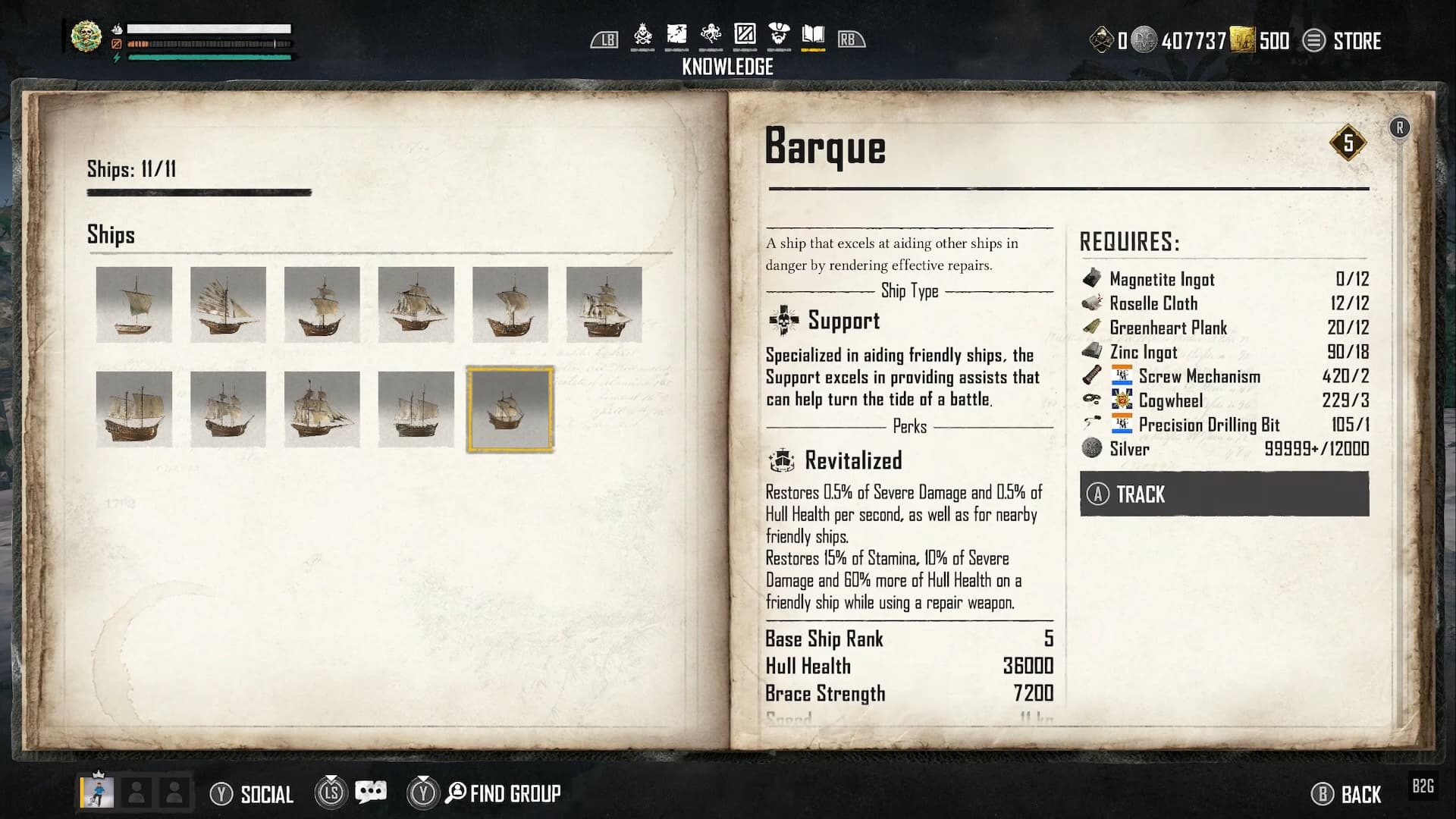Switch to the crowned skull tab

[643, 36]
